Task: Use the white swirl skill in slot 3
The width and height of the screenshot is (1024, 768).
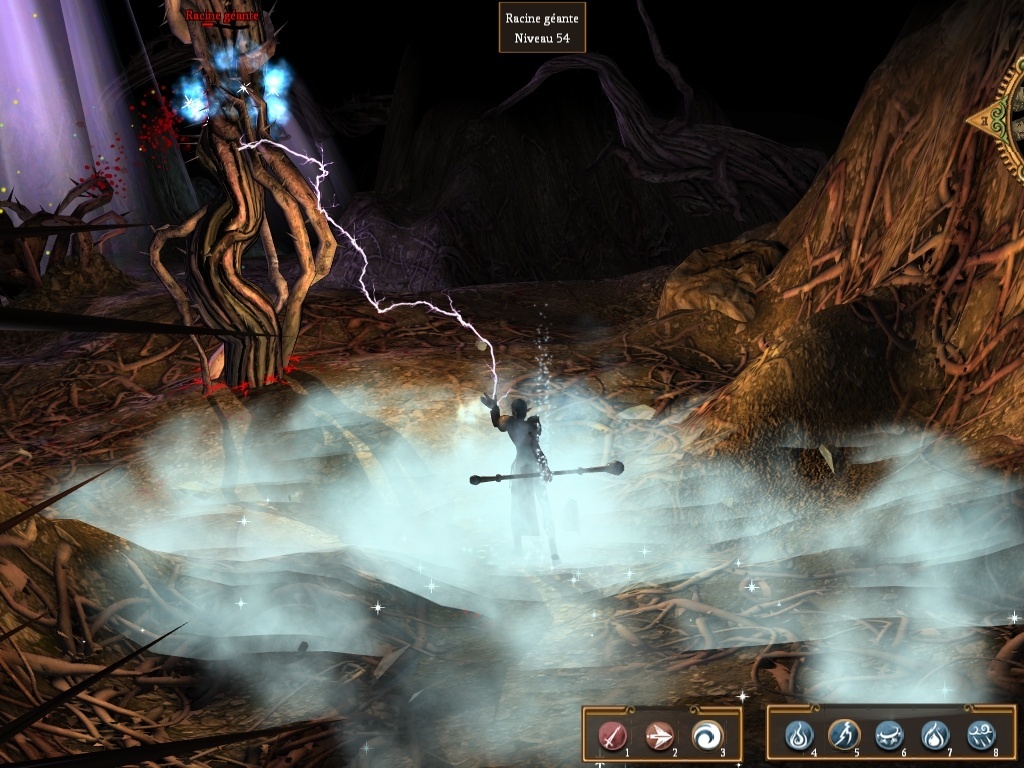Action: (706, 736)
